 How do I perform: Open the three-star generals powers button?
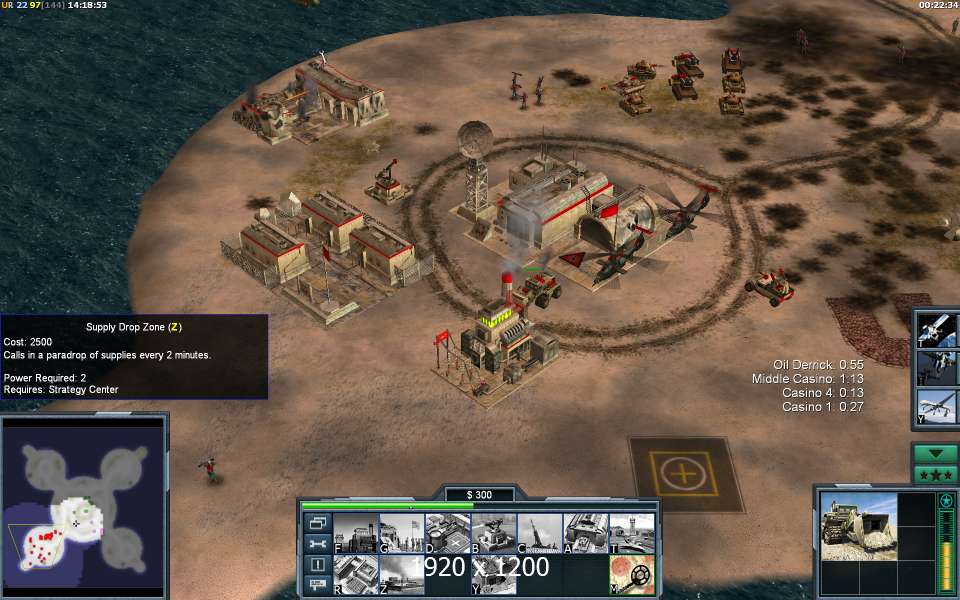(x=935, y=474)
